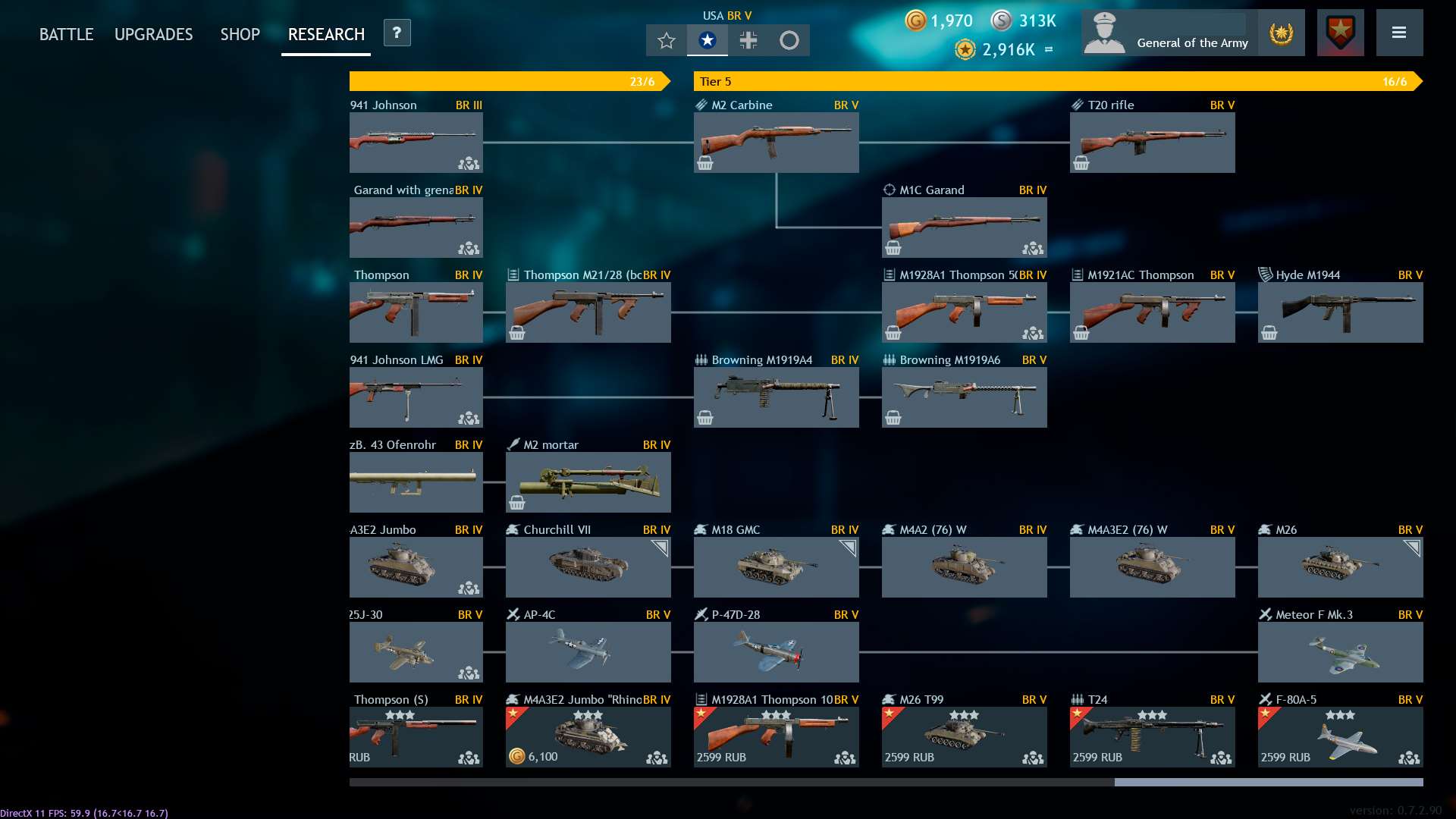Switch to the Japan research tree

(790, 40)
